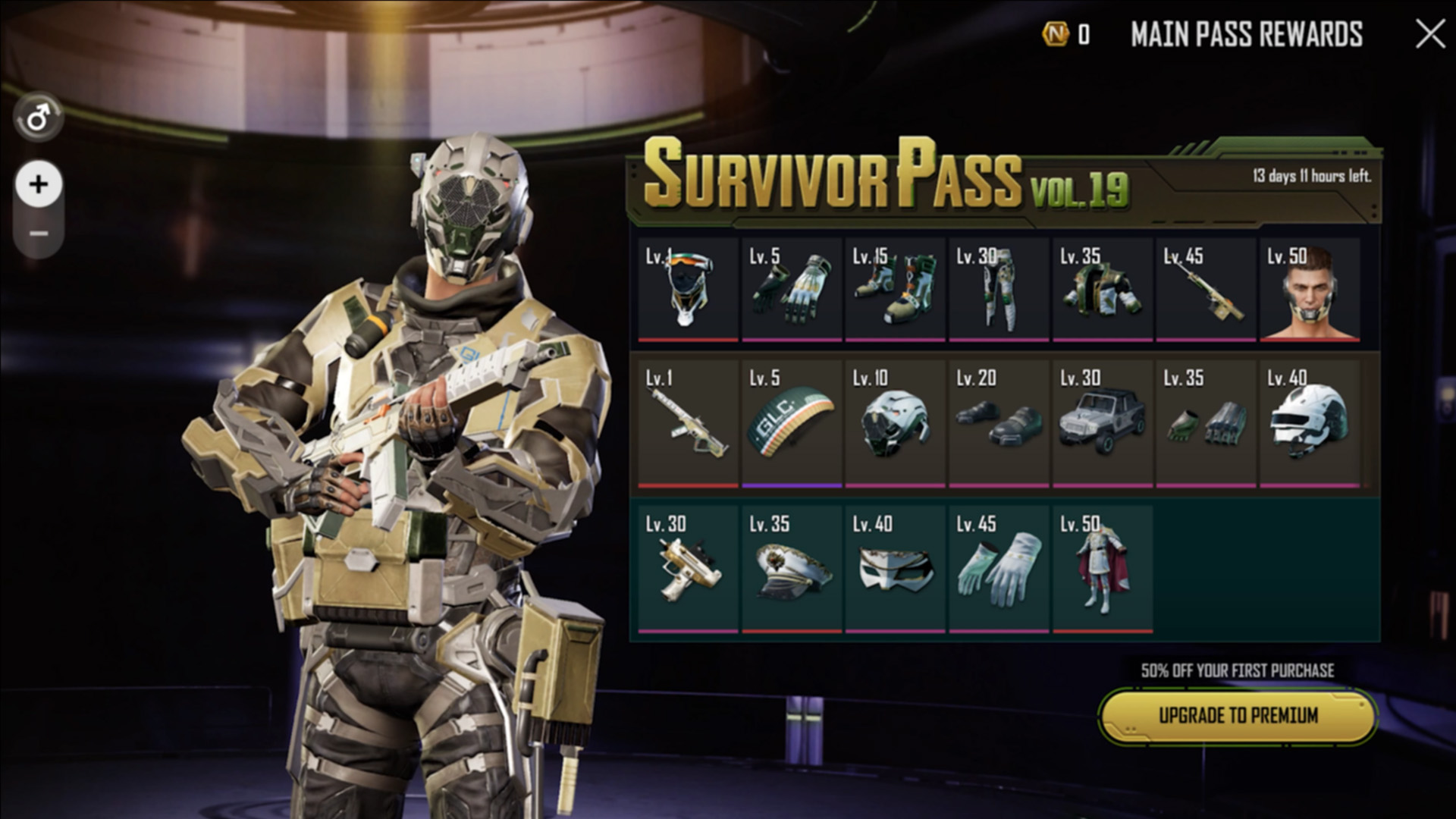Zoom in on the character preview
The width and height of the screenshot is (1456, 819).
39,184
